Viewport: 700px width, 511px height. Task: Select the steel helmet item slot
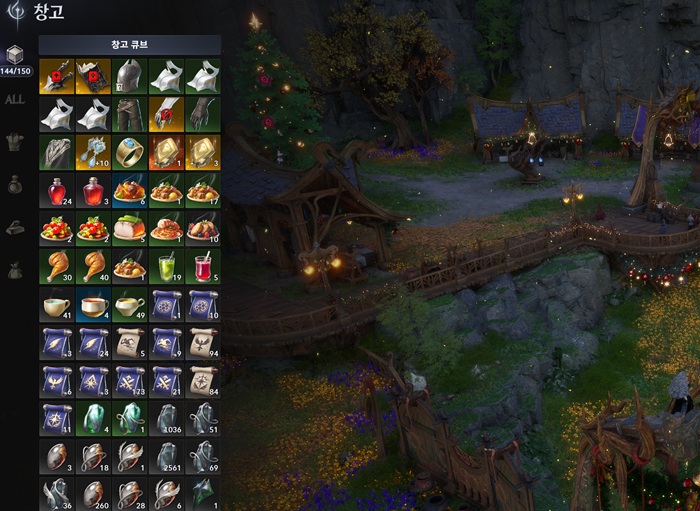point(129,75)
